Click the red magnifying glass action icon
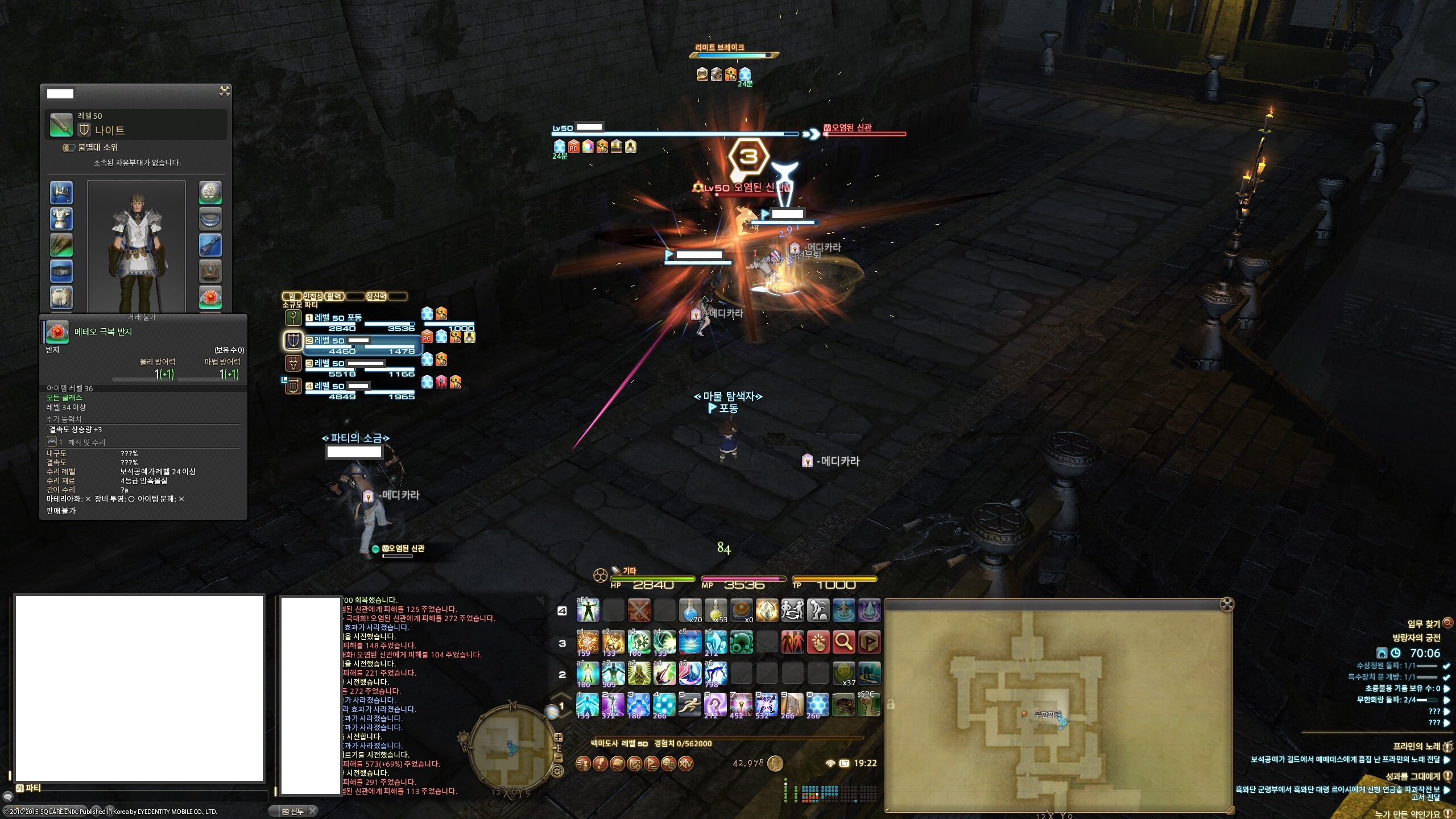 [843, 642]
